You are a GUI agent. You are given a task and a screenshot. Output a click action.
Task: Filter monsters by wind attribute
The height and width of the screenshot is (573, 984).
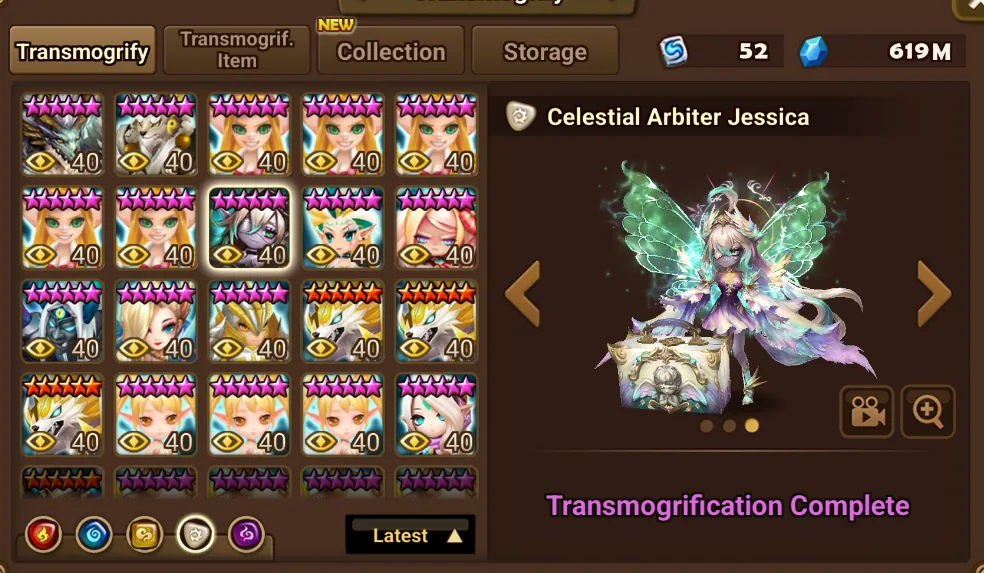tap(145, 535)
